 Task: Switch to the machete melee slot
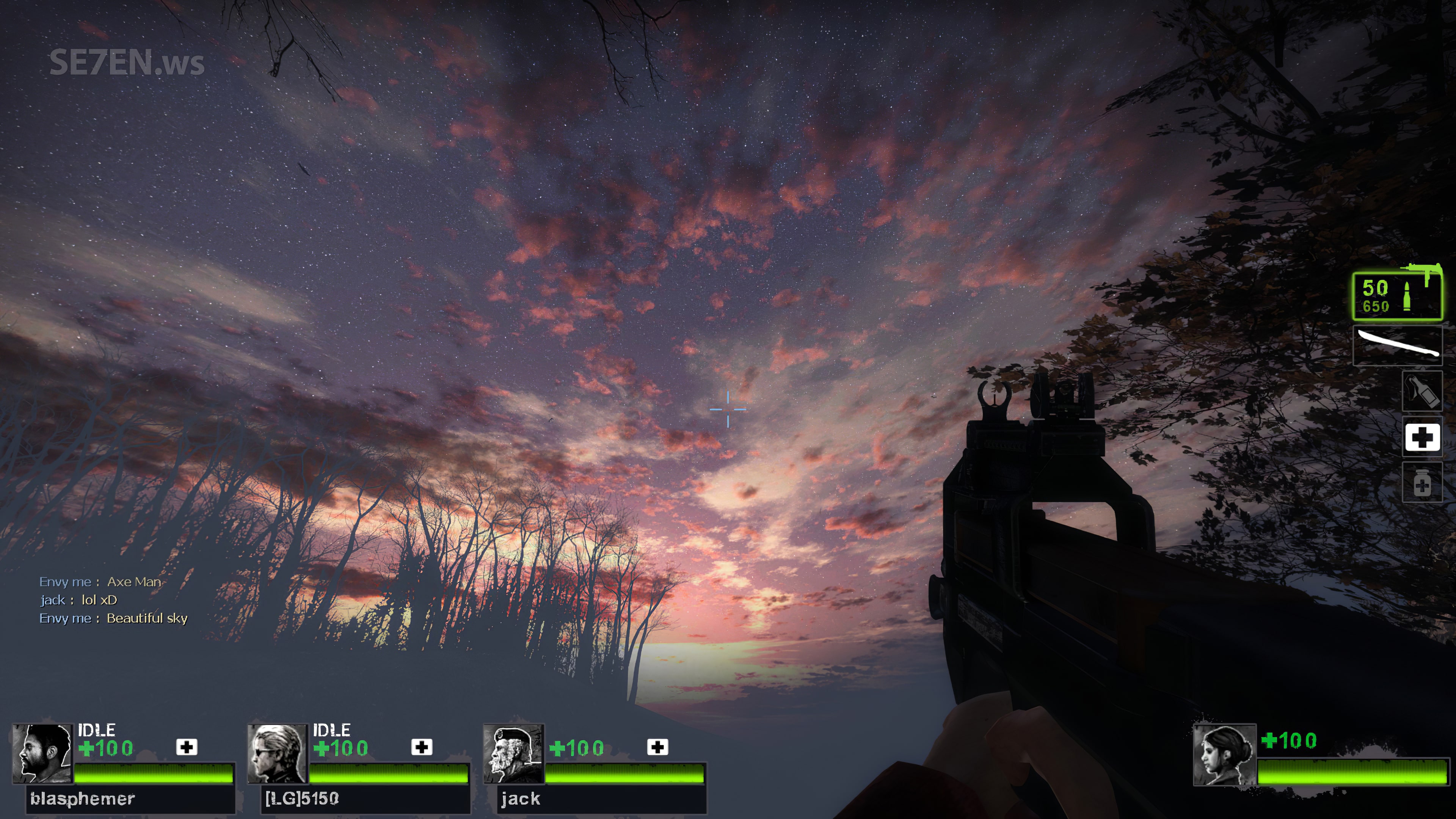(x=1397, y=345)
